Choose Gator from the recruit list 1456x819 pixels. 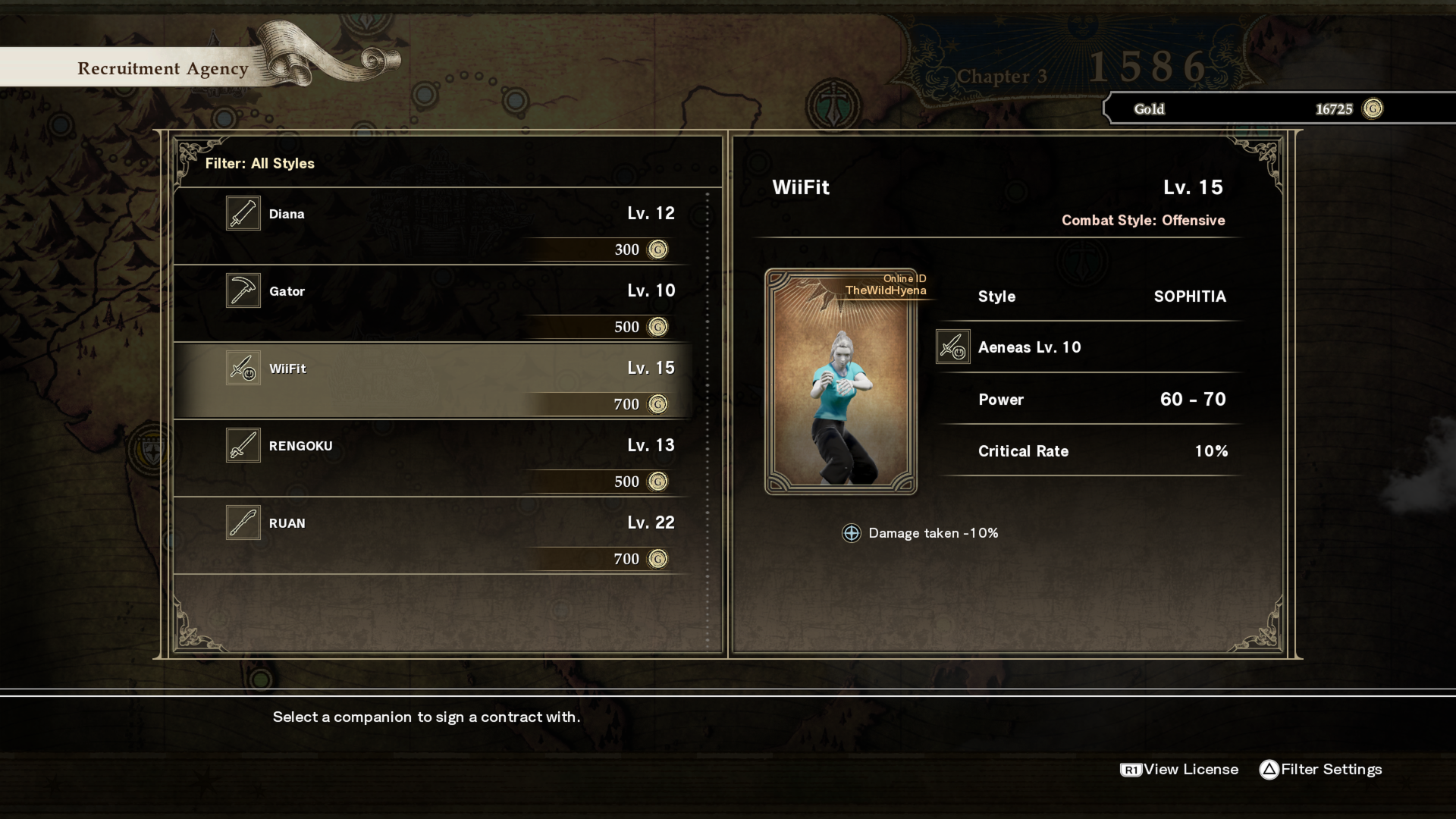432,304
